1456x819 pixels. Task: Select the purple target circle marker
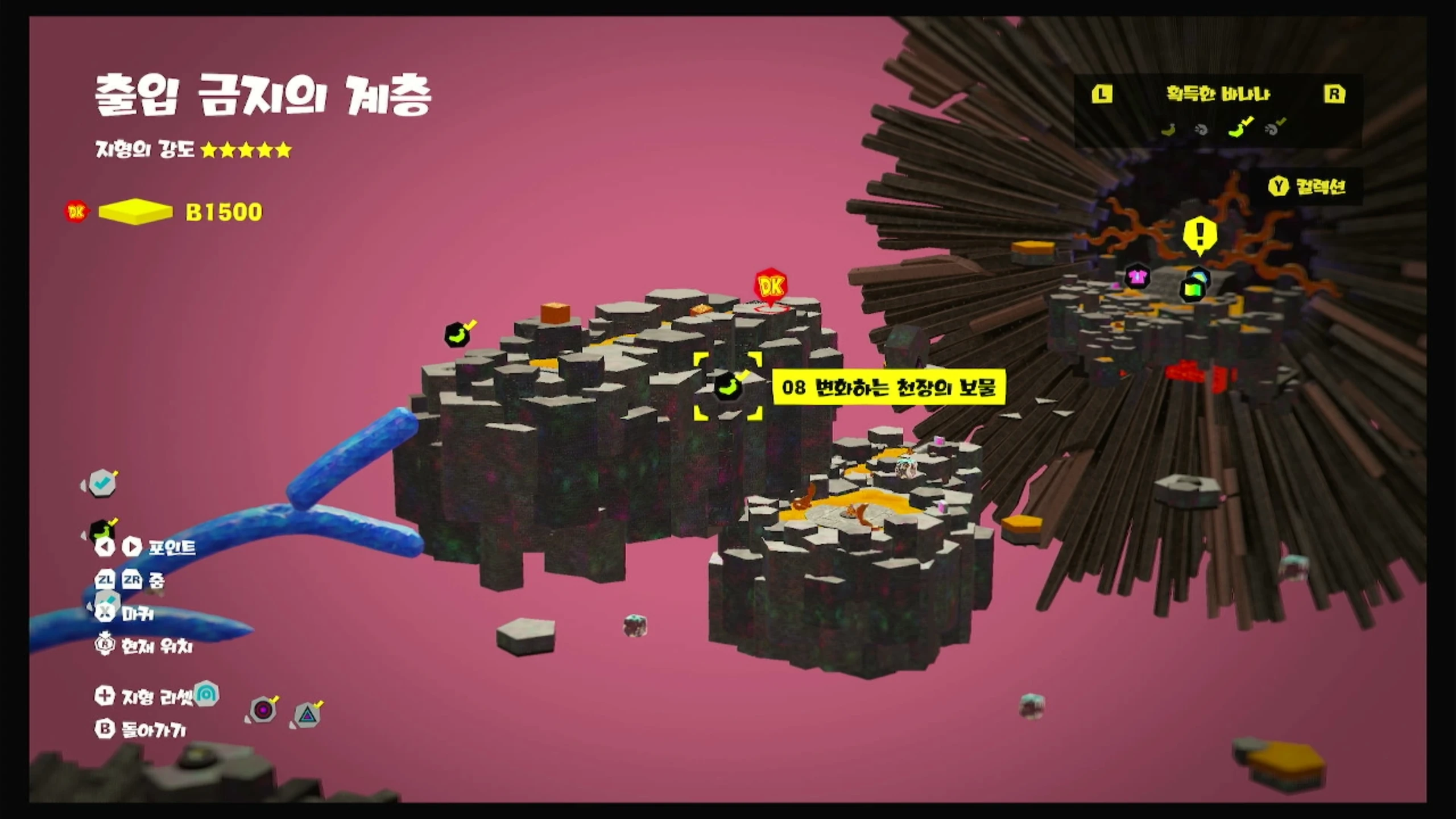[263, 710]
